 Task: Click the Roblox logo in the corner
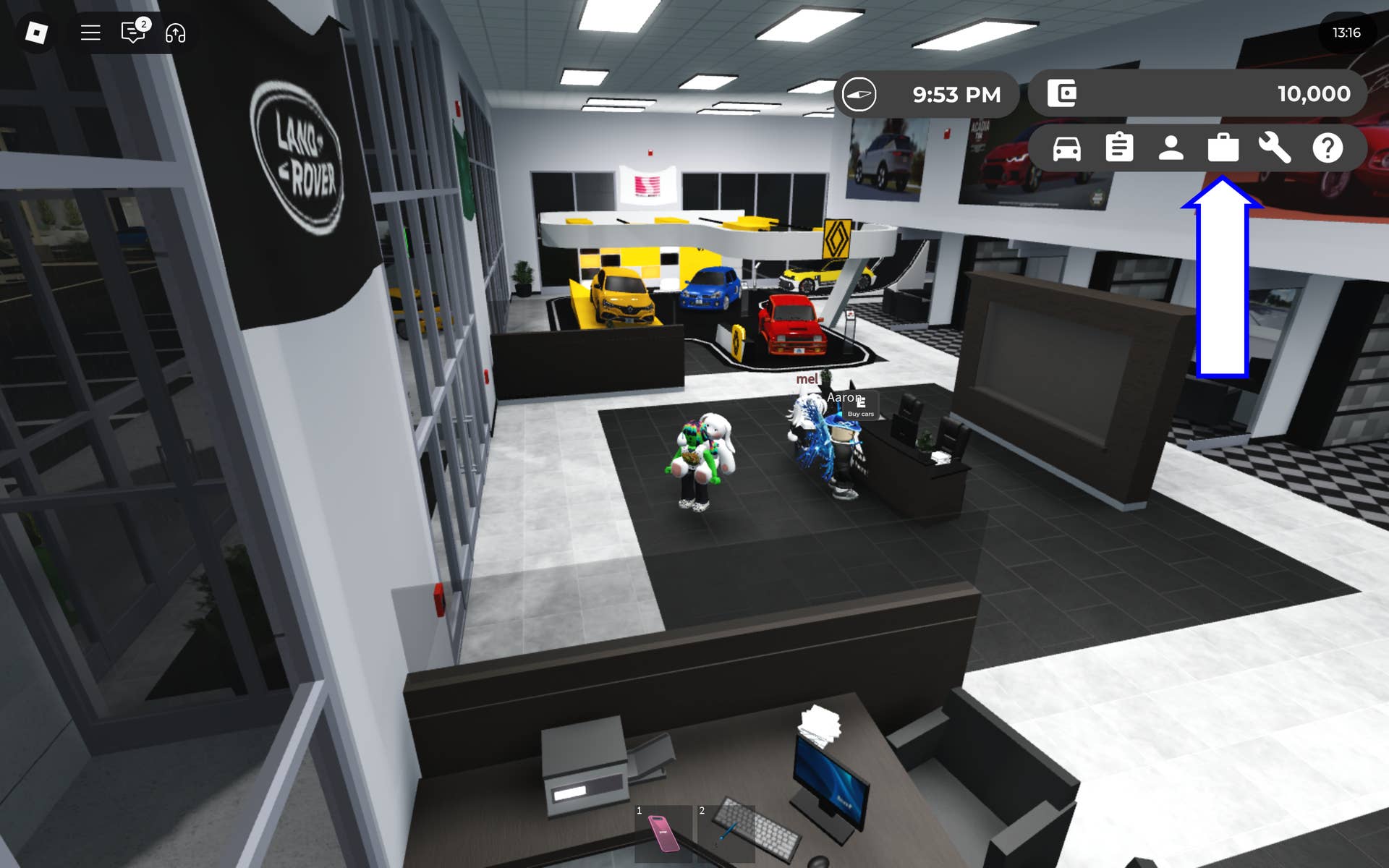(x=36, y=33)
